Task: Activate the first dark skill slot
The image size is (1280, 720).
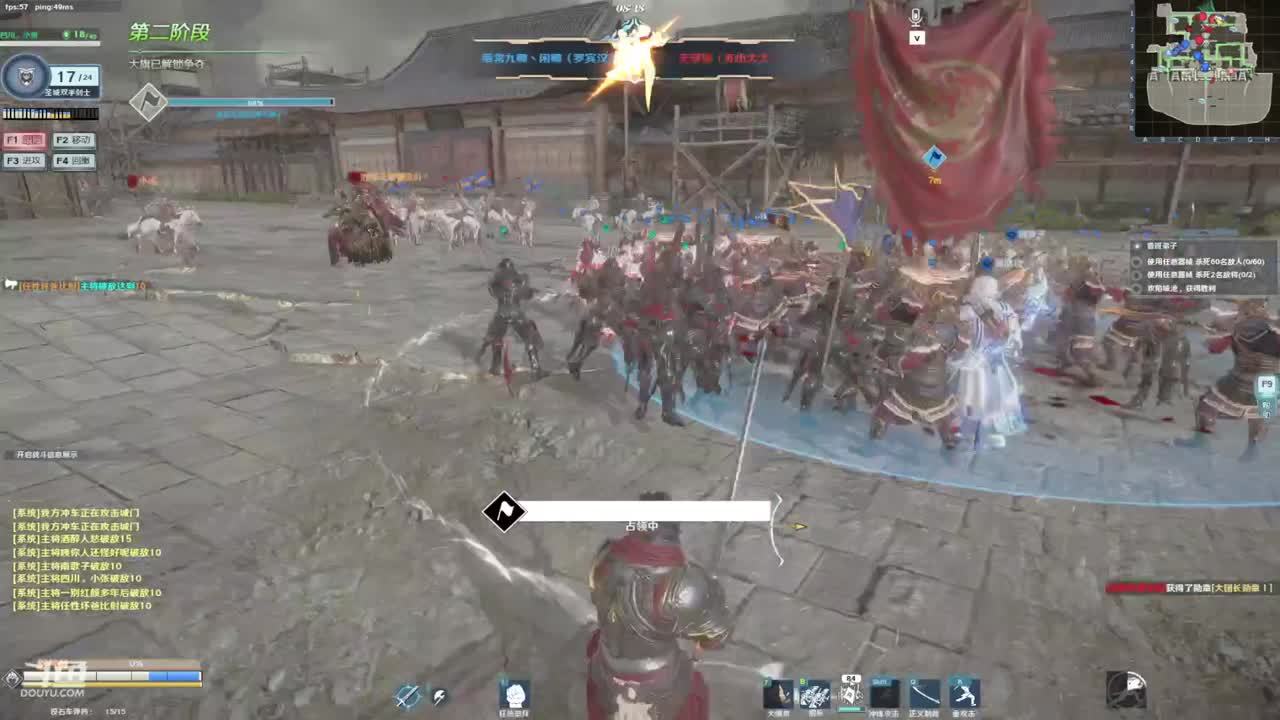Action: [x=778, y=693]
